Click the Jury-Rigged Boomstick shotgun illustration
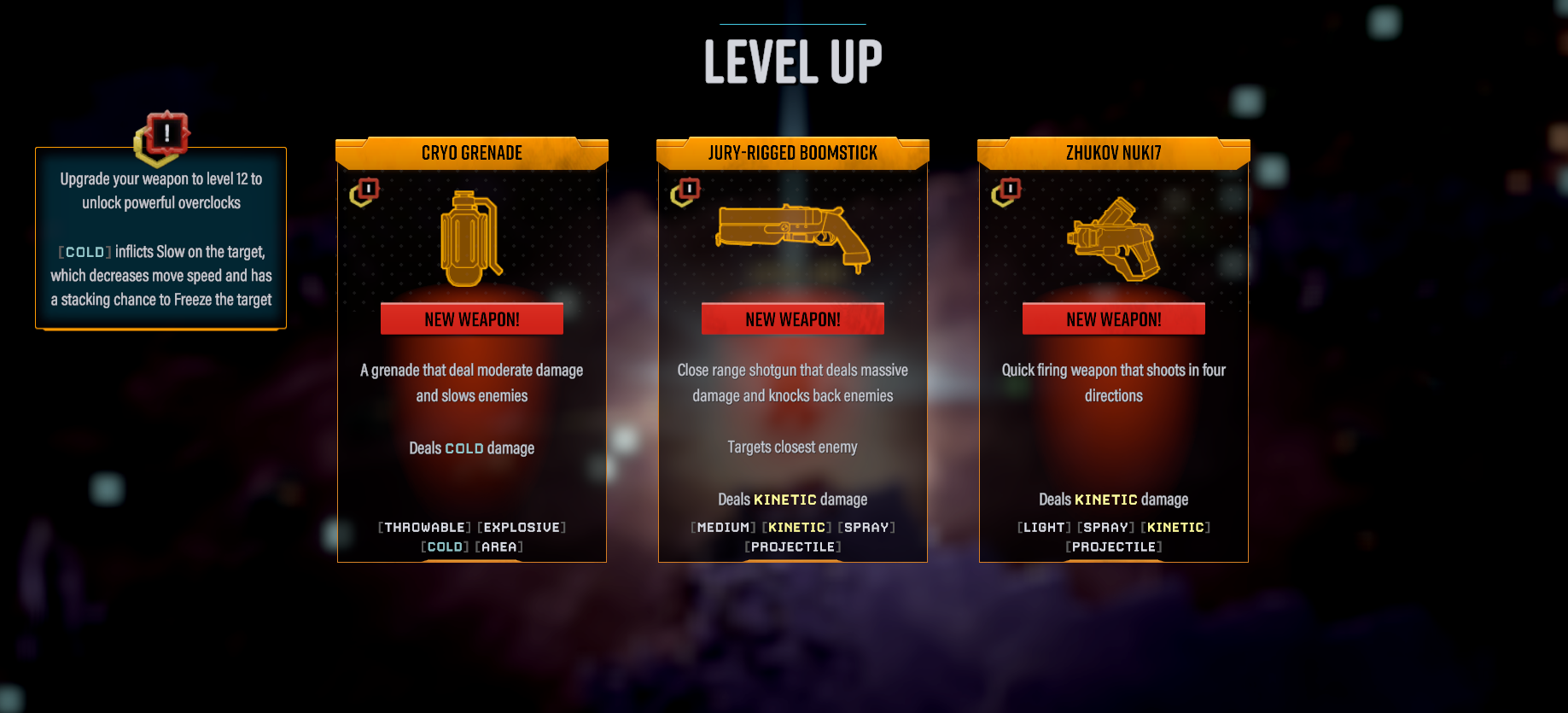 (x=792, y=239)
